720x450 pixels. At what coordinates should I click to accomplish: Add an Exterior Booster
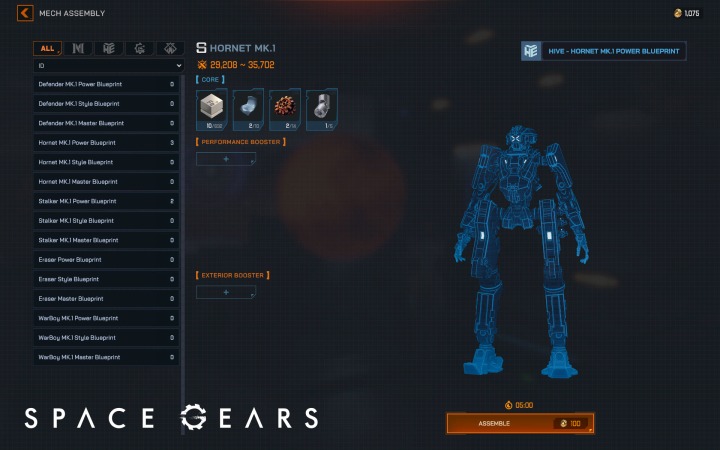(226, 292)
